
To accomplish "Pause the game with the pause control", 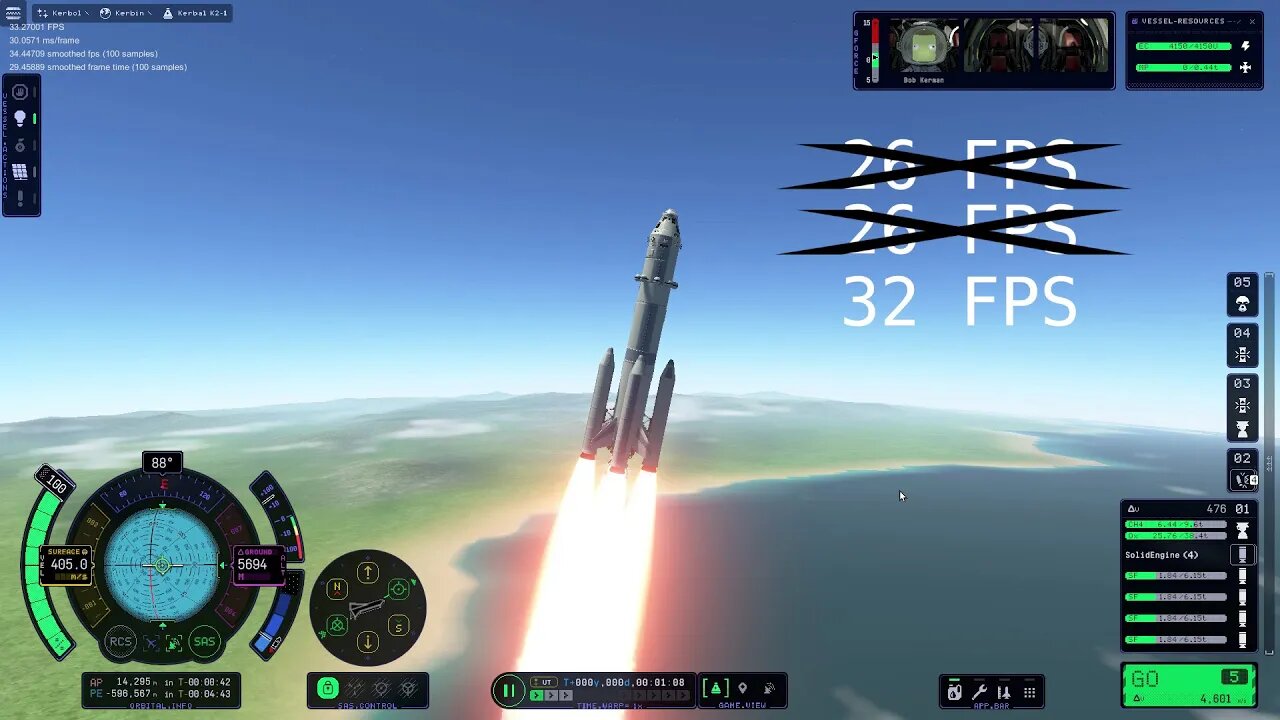I will [x=509, y=690].
